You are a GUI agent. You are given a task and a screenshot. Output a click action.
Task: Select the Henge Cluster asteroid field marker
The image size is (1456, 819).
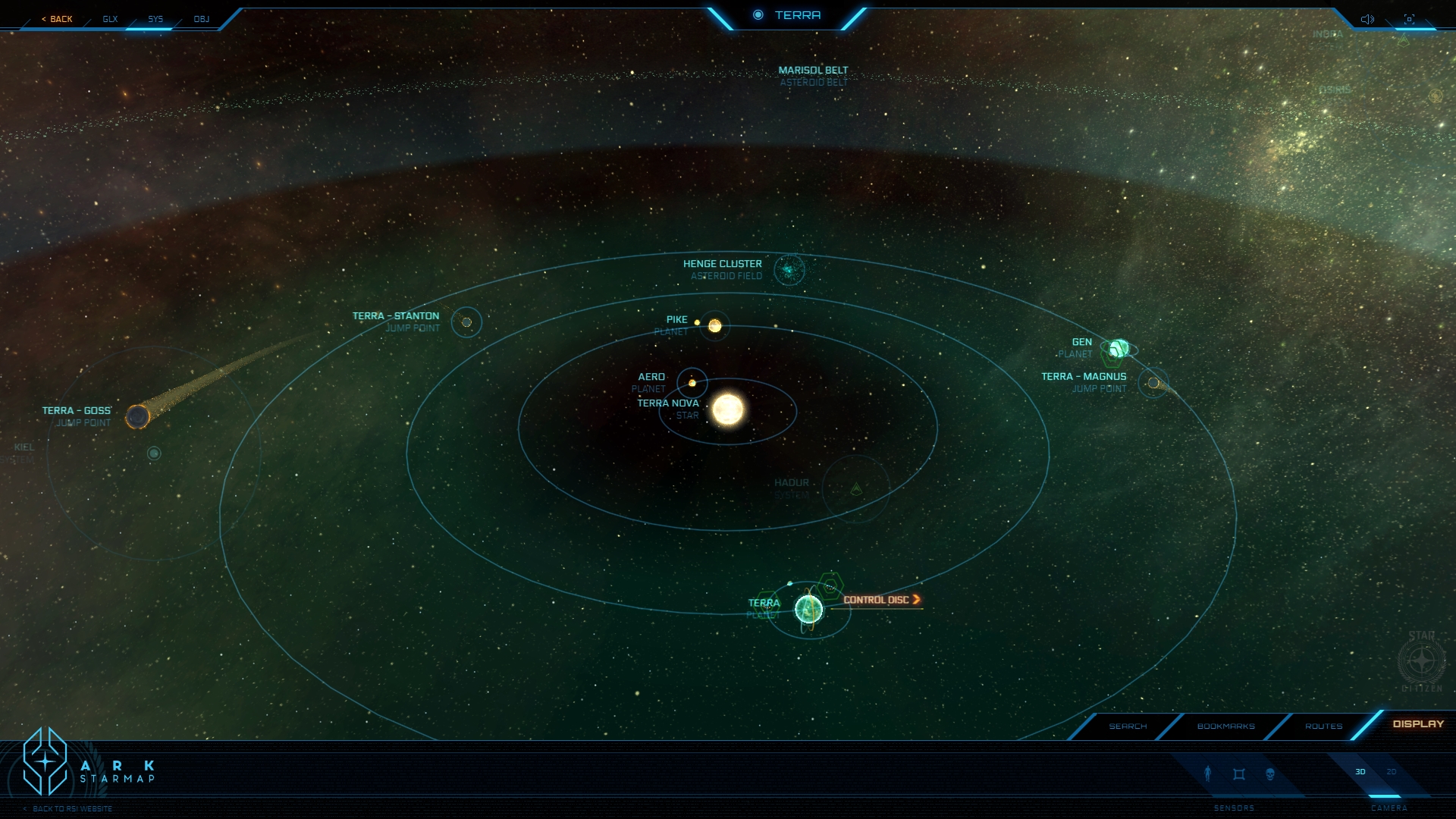click(x=789, y=270)
